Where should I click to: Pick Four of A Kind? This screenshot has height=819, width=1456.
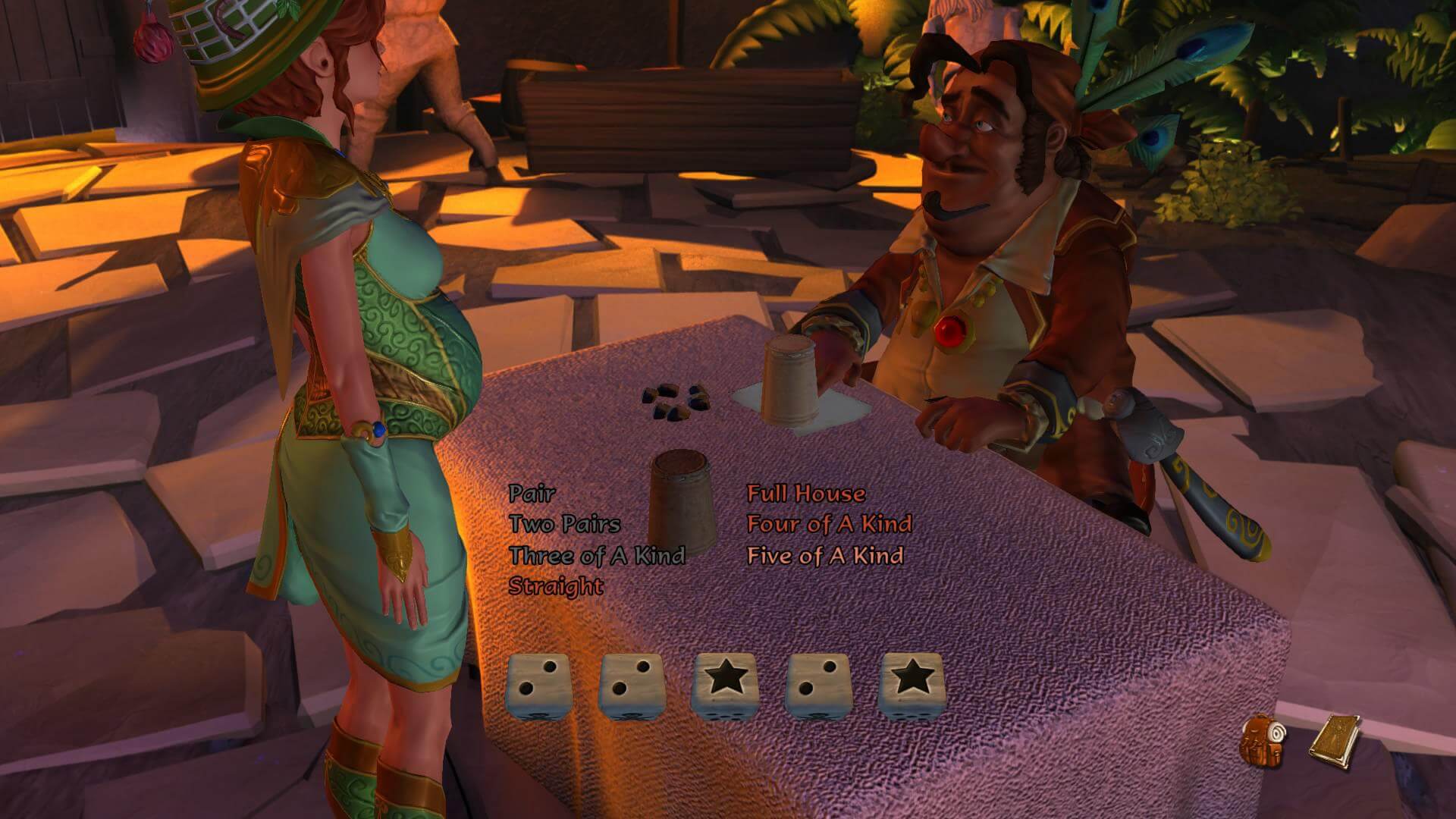point(829,524)
